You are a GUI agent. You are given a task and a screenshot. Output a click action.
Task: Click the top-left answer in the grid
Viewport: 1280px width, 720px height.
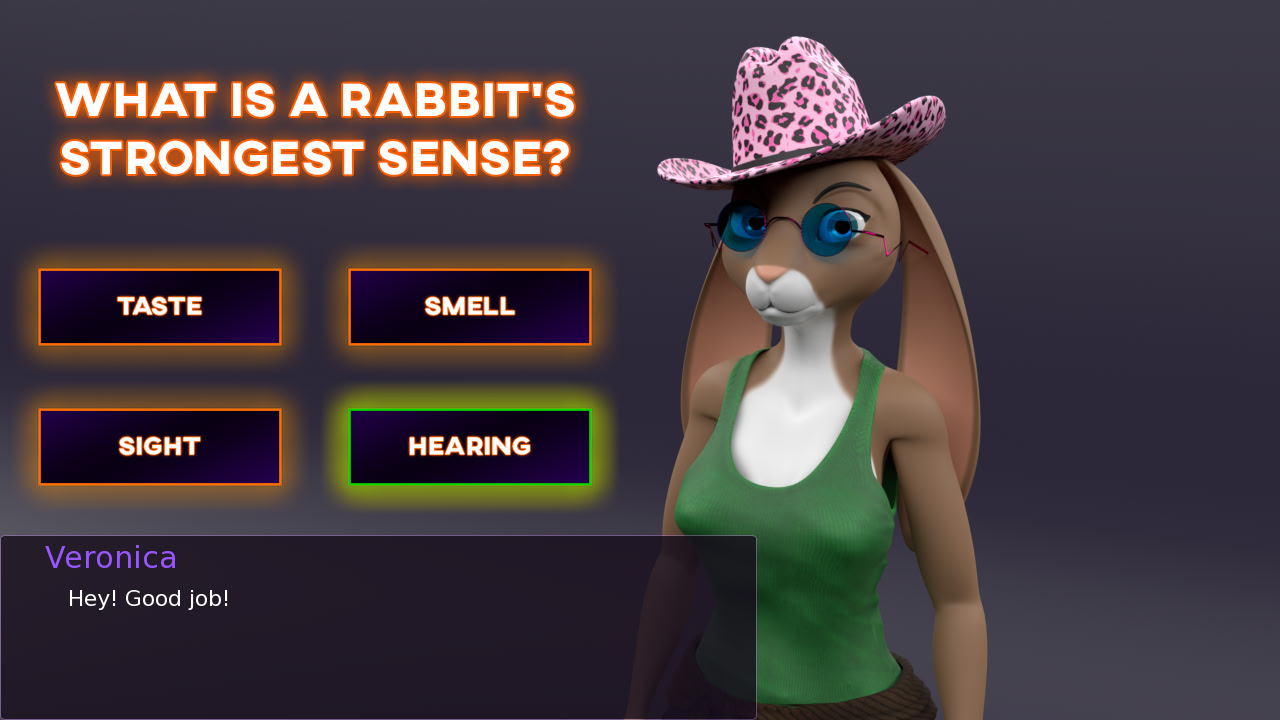pyautogui.click(x=160, y=307)
